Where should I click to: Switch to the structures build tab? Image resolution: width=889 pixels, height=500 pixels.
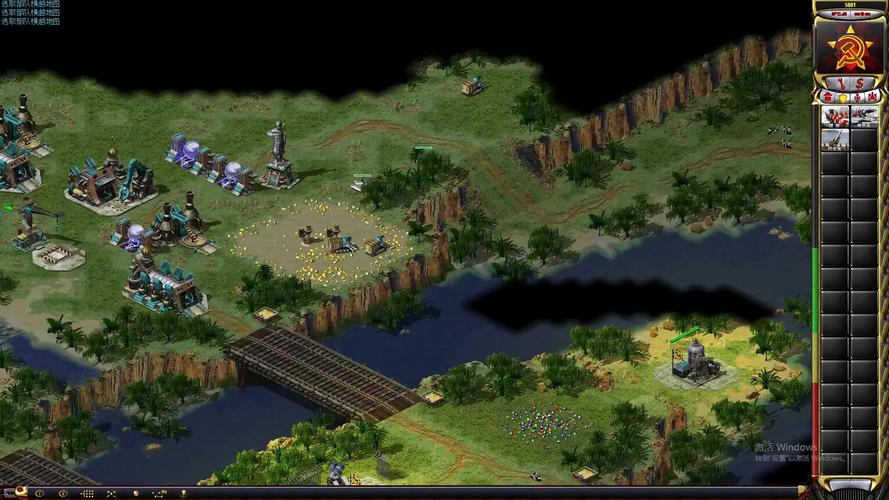click(827, 96)
